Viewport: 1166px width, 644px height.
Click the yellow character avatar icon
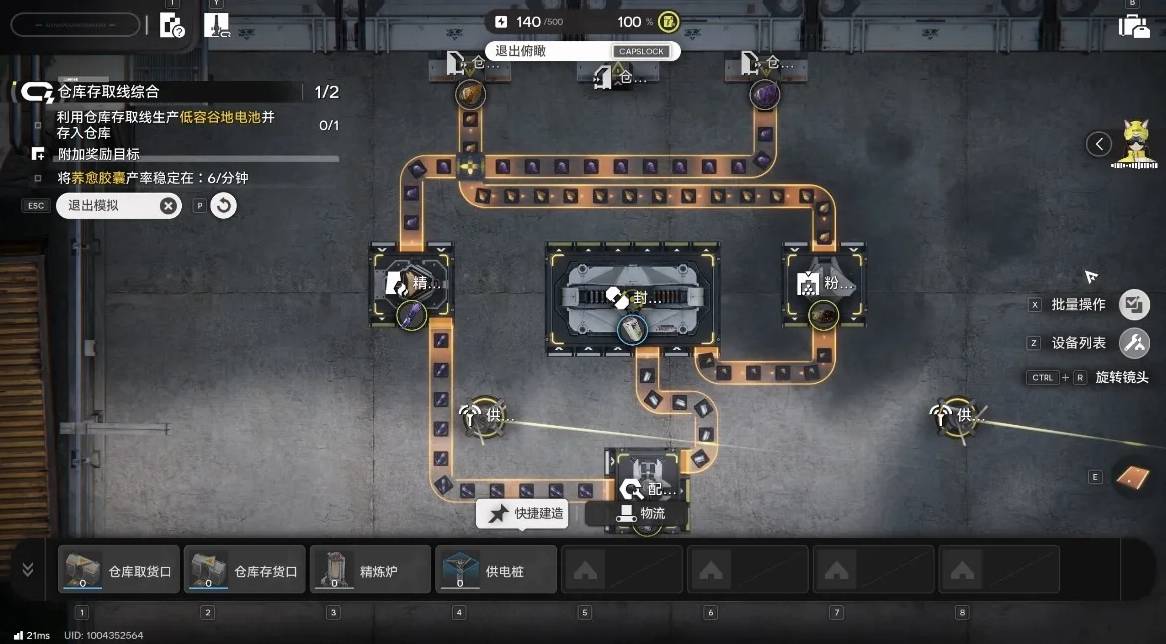coord(1134,142)
